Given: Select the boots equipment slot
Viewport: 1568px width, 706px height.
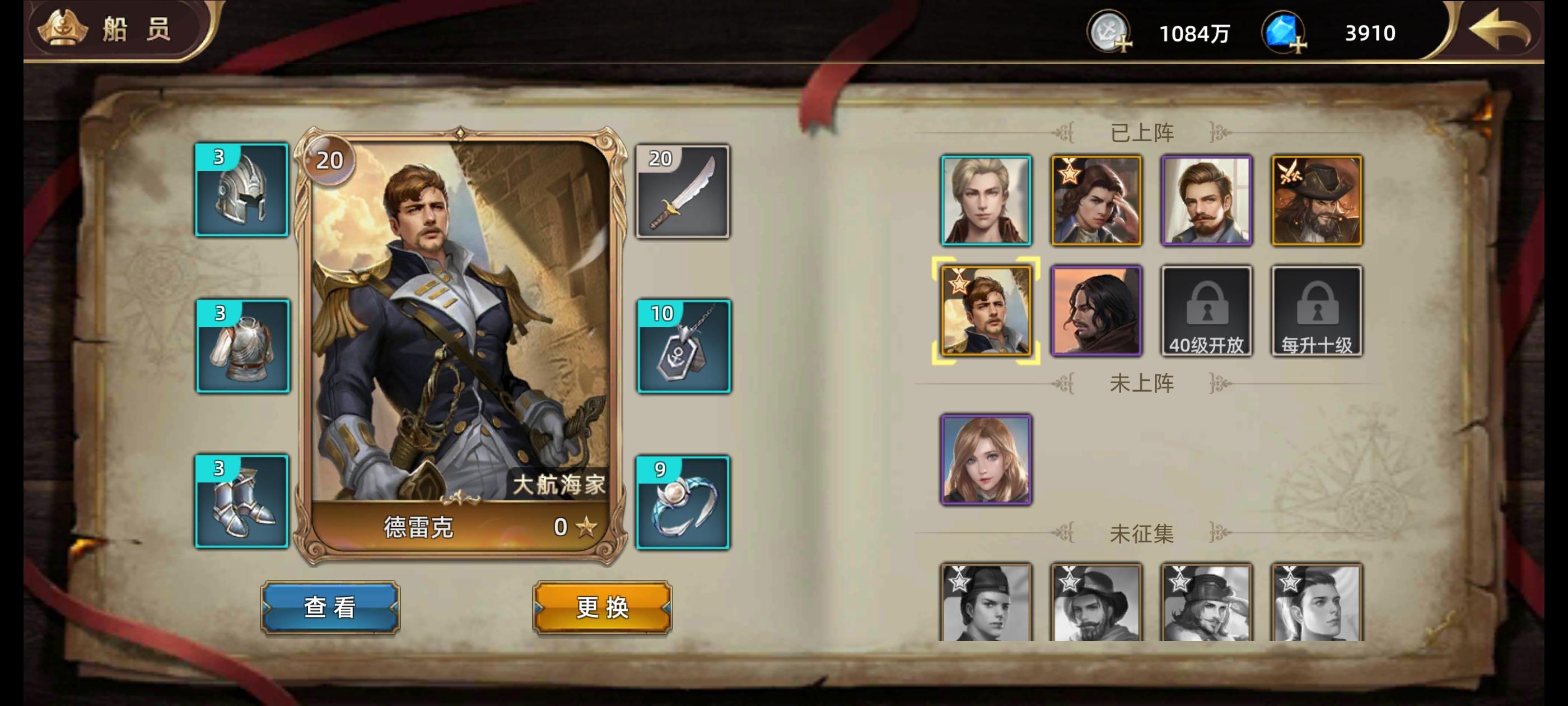Looking at the screenshot, I should [x=242, y=499].
